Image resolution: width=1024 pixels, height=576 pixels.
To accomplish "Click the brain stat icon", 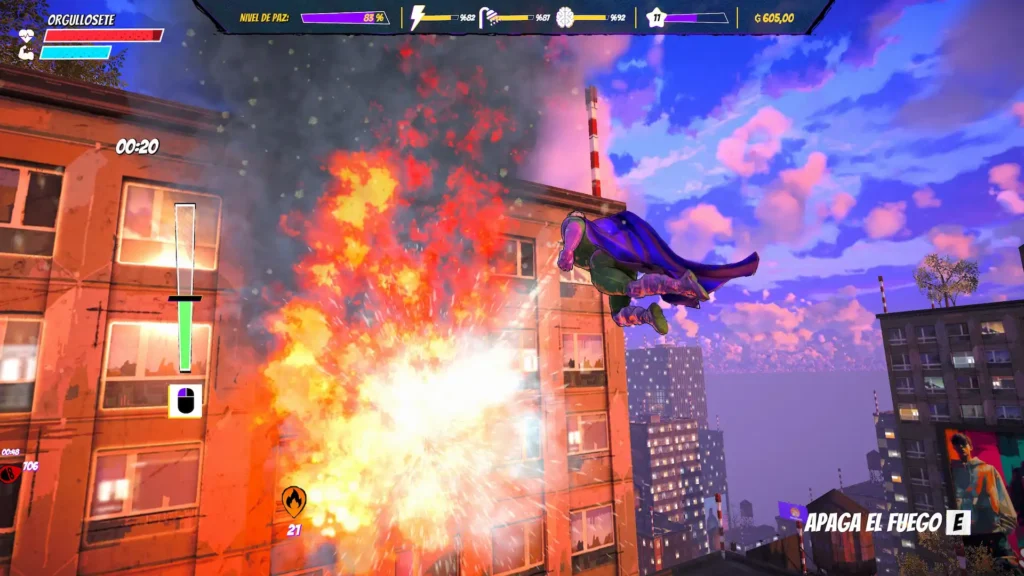I will [x=565, y=17].
